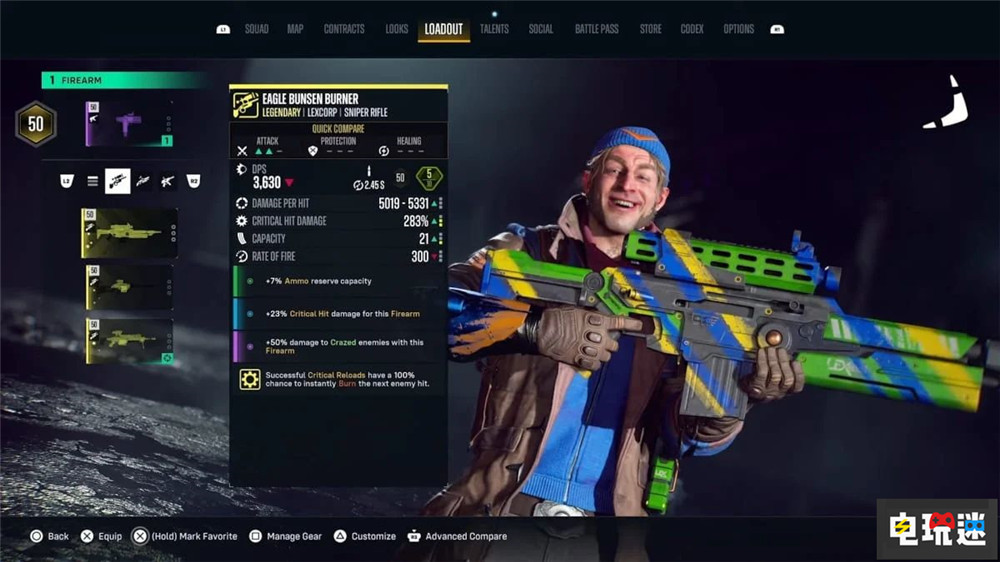
Task: Pick the middle yellow rifle in the list
Action: pos(130,287)
